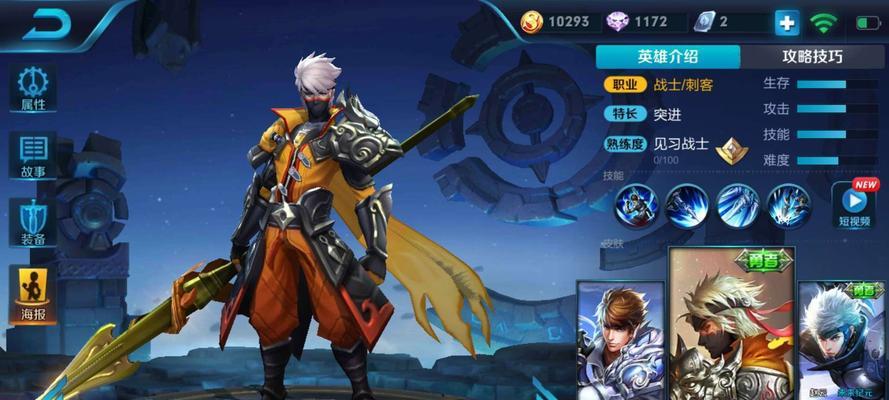Open the 故事 story panel
The image size is (889, 400).
click(32, 154)
